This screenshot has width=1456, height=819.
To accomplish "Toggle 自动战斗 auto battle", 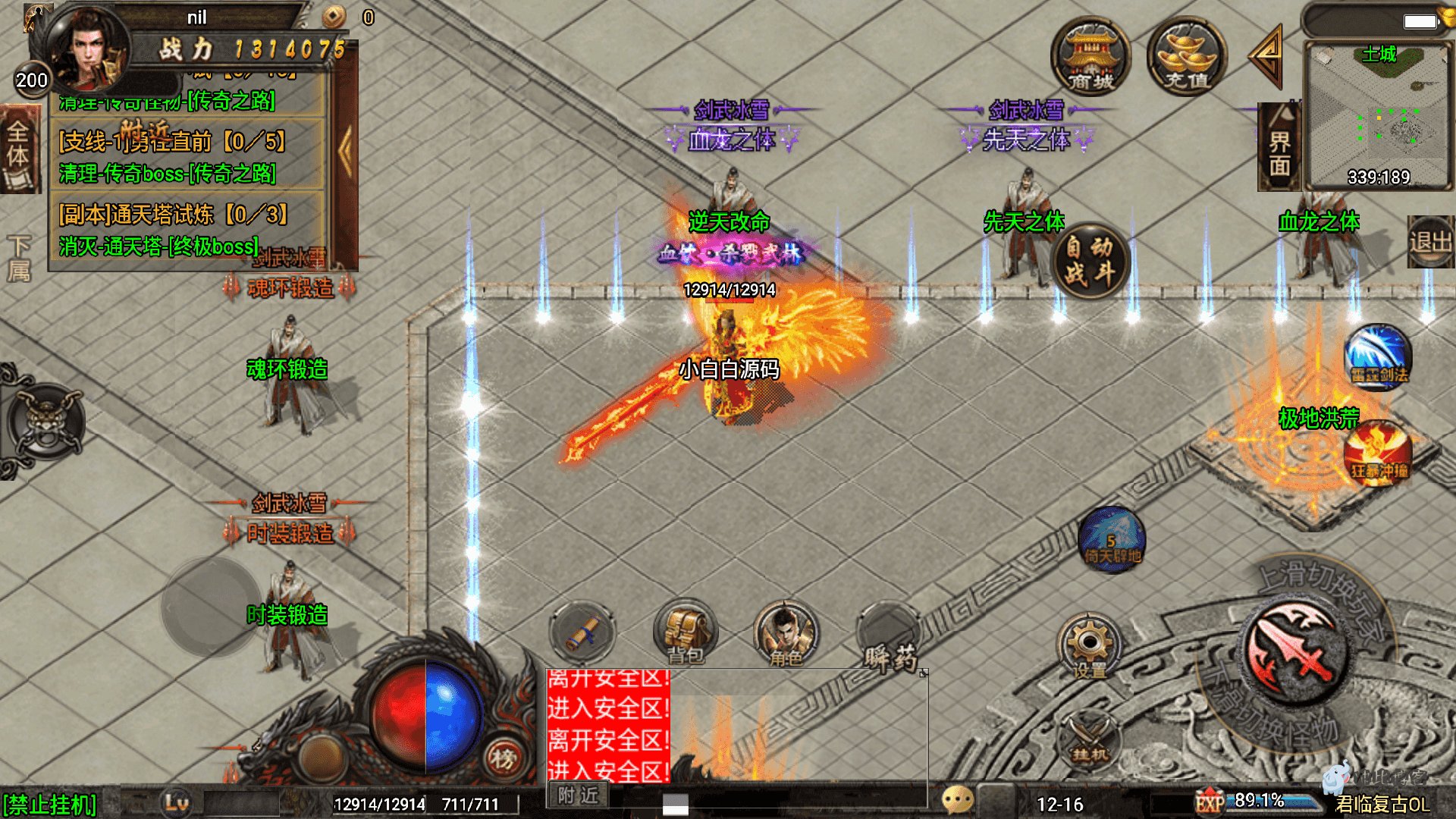I will point(1090,261).
